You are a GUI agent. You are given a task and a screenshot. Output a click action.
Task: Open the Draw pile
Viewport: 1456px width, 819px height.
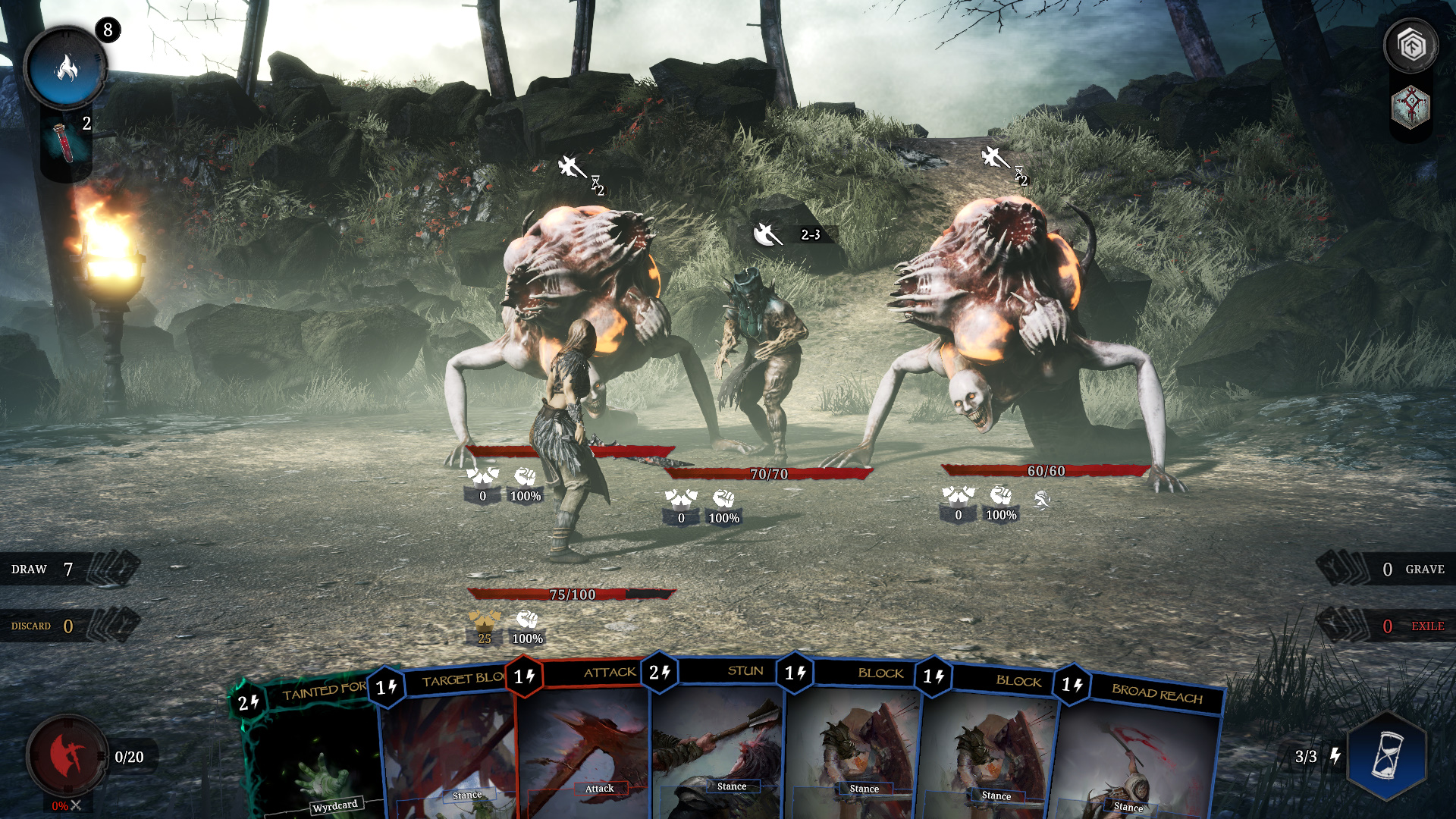(x=70, y=569)
